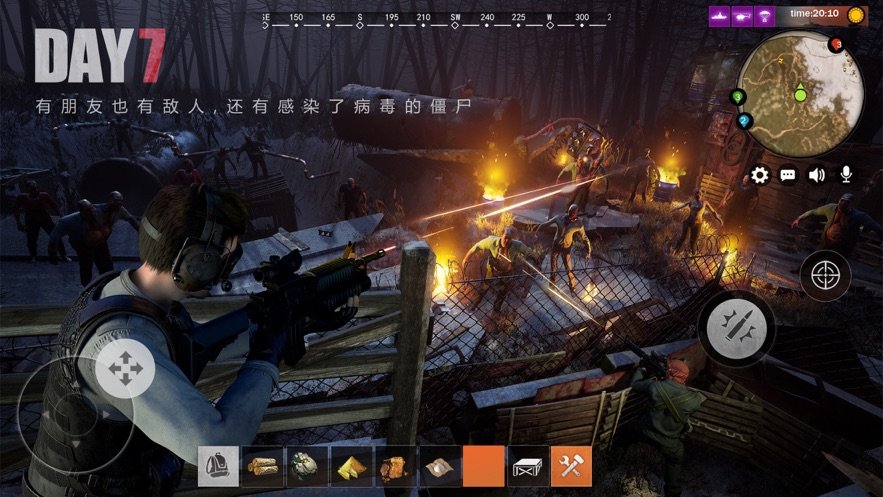Click the purple parachute airdrop icon

pyautogui.click(x=766, y=16)
